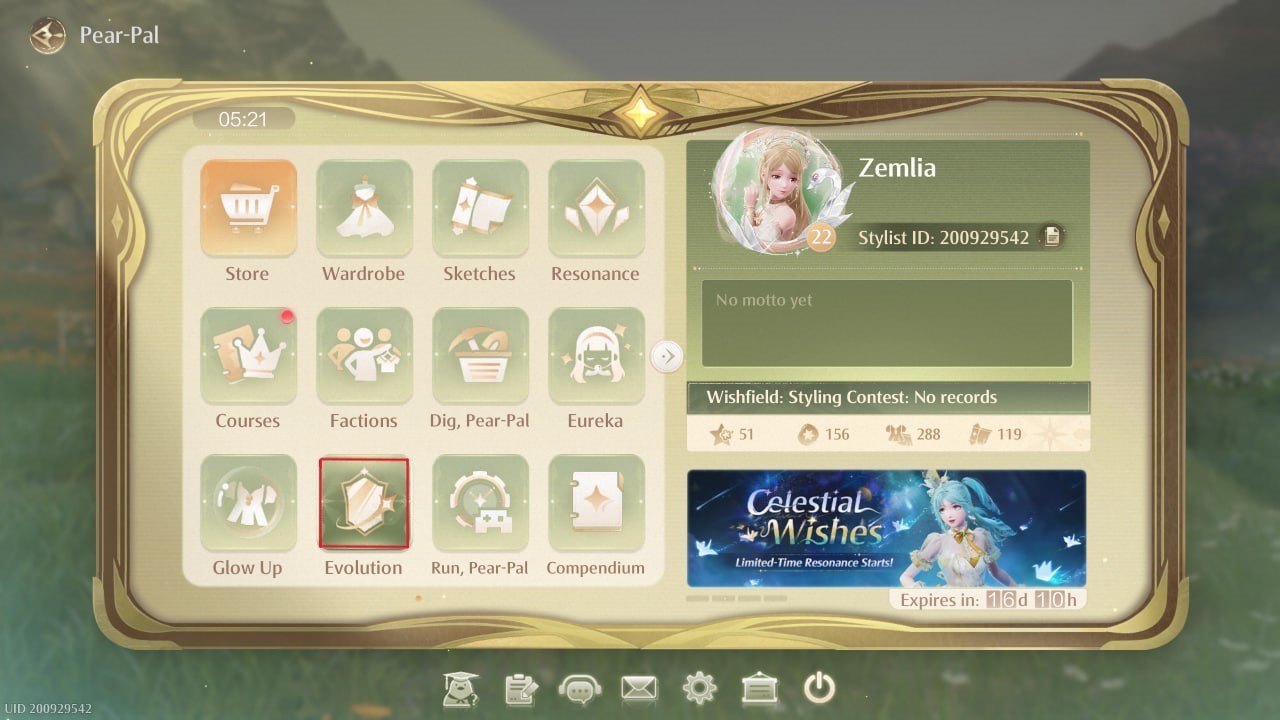
Task: Open the Wardrobe
Action: [363, 207]
